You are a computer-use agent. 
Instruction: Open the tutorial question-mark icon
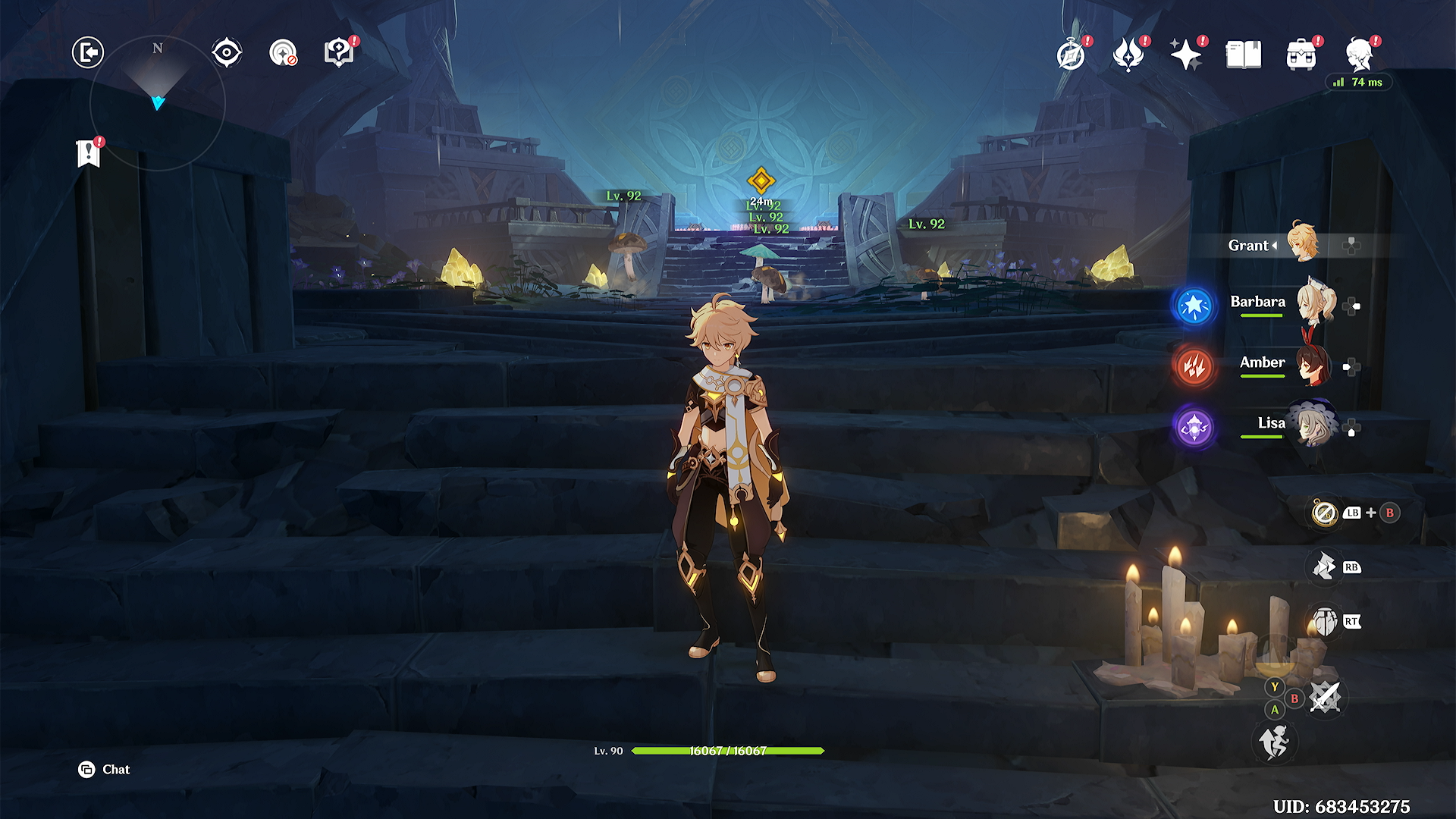(x=338, y=52)
